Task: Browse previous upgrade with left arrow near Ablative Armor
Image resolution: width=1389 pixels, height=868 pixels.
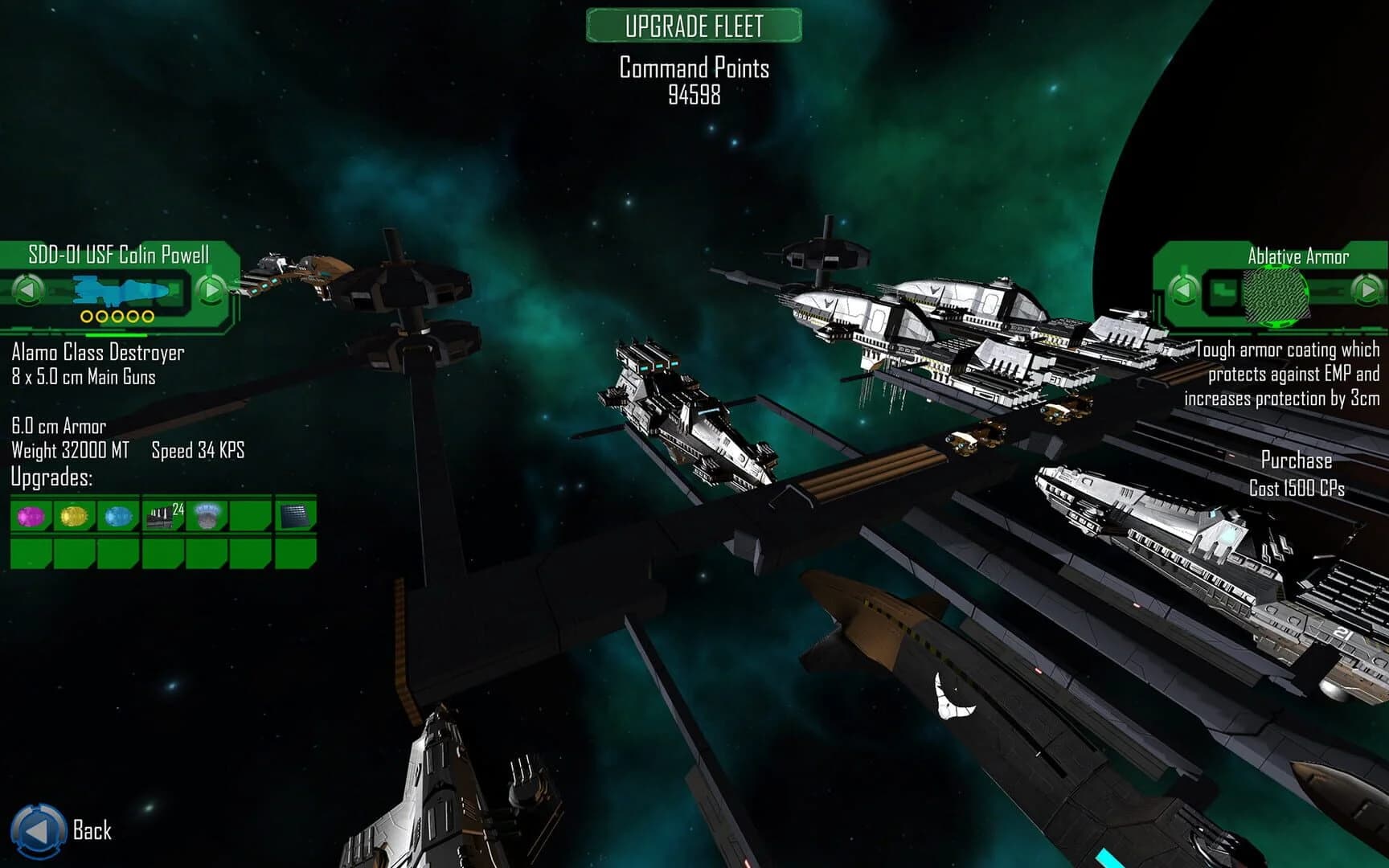Action: [1182, 291]
